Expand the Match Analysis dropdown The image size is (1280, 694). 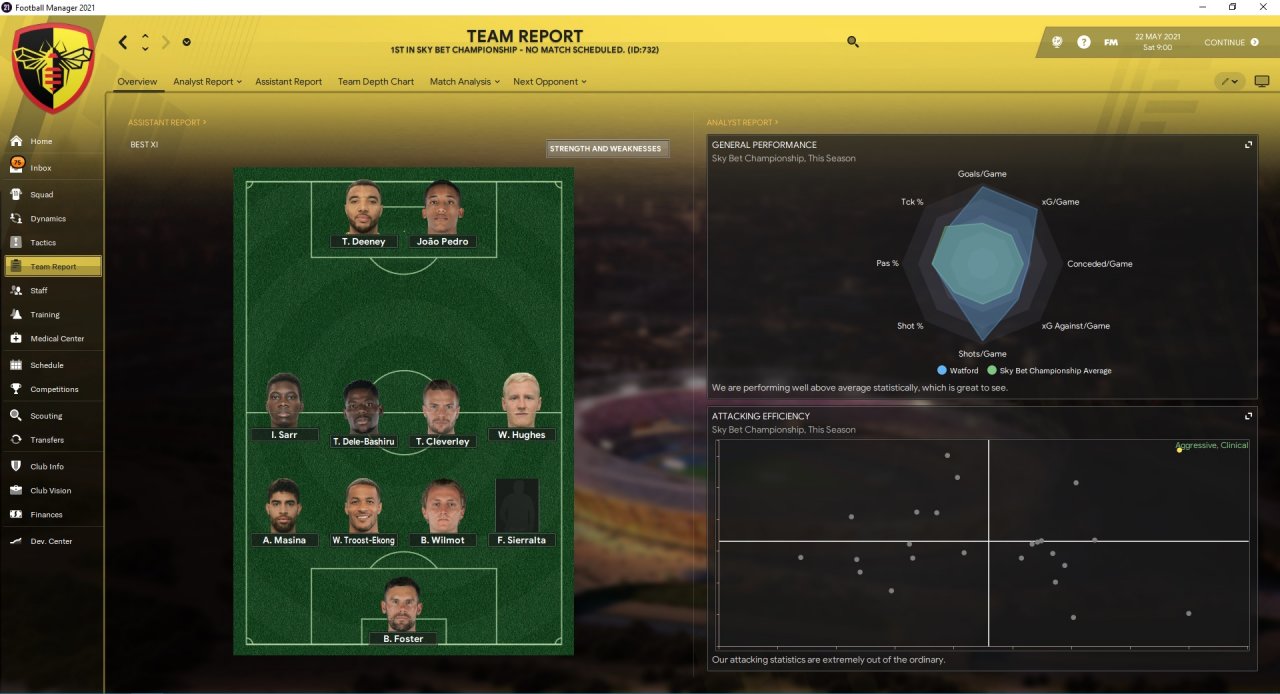(x=464, y=82)
